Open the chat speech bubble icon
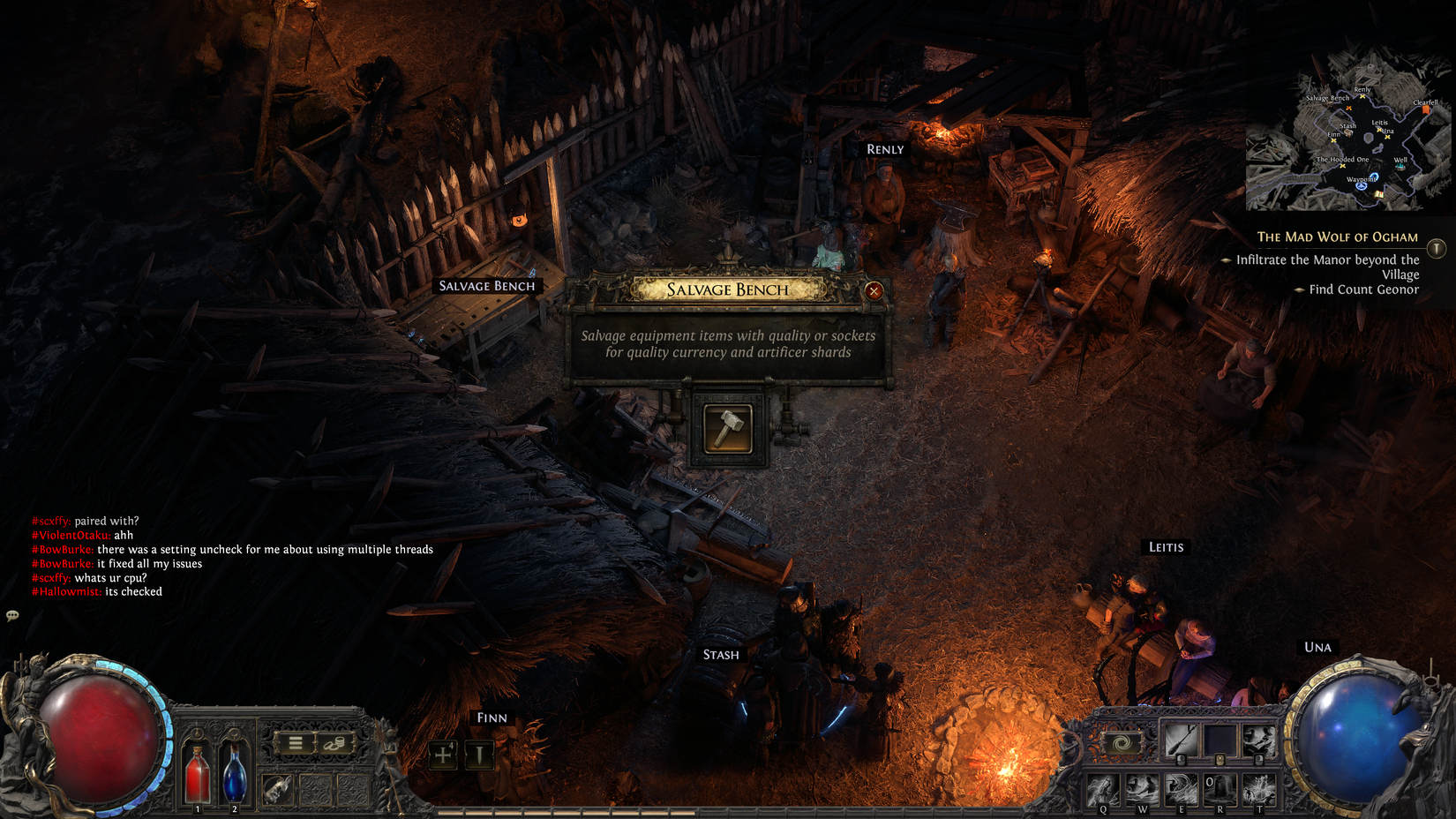The width and height of the screenshot is (1456, 819). point(12,615)
